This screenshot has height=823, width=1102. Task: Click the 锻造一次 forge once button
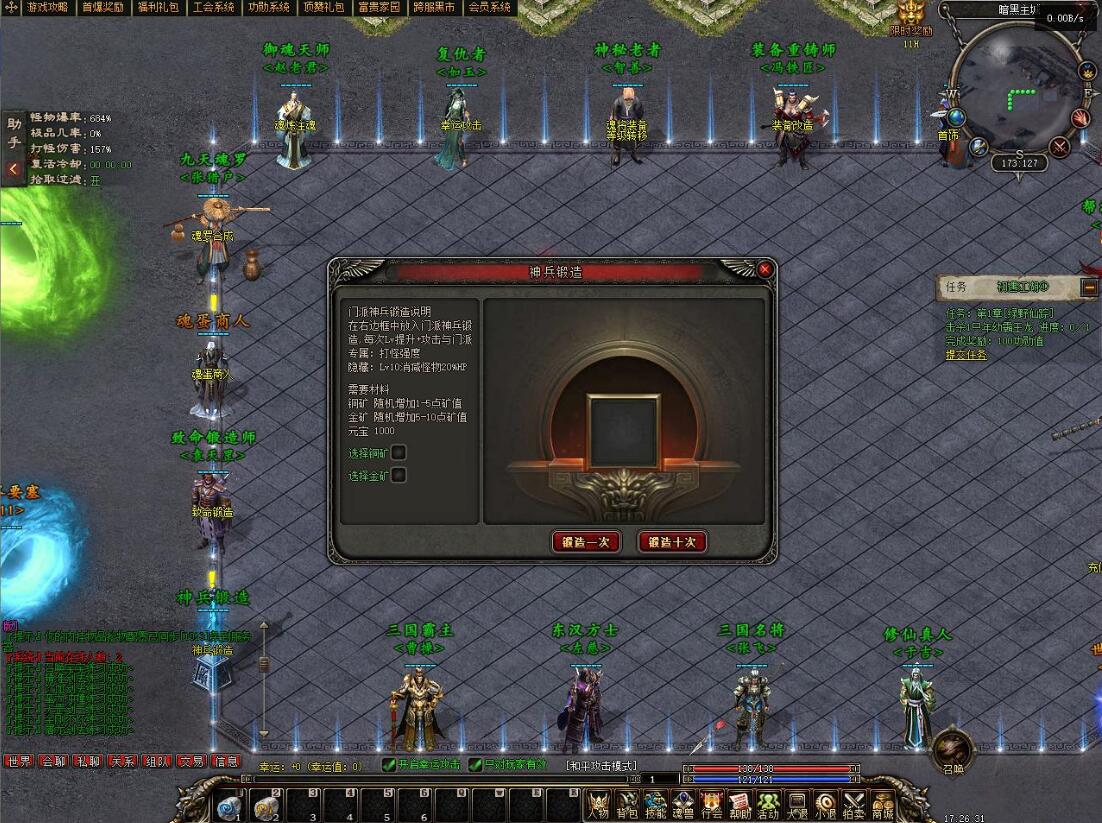click(x=586, y=542)
